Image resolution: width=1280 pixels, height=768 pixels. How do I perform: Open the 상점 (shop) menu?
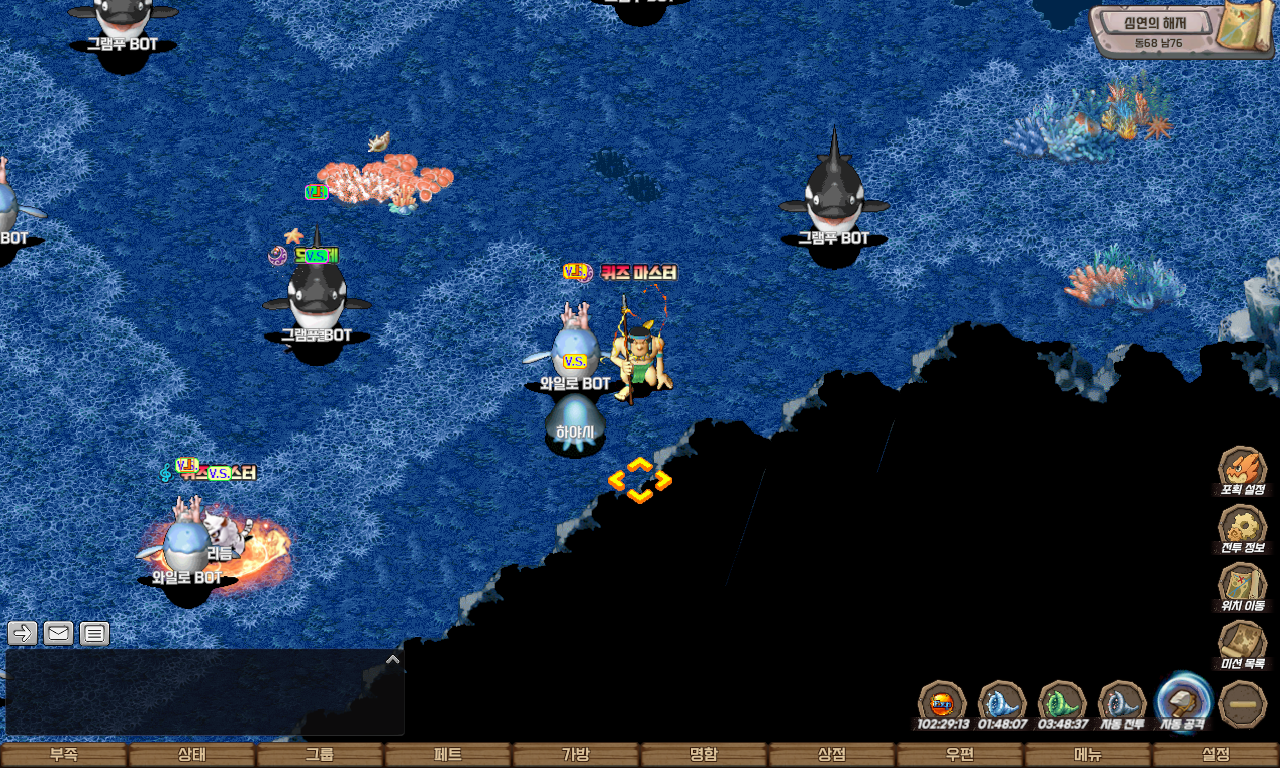832,755
